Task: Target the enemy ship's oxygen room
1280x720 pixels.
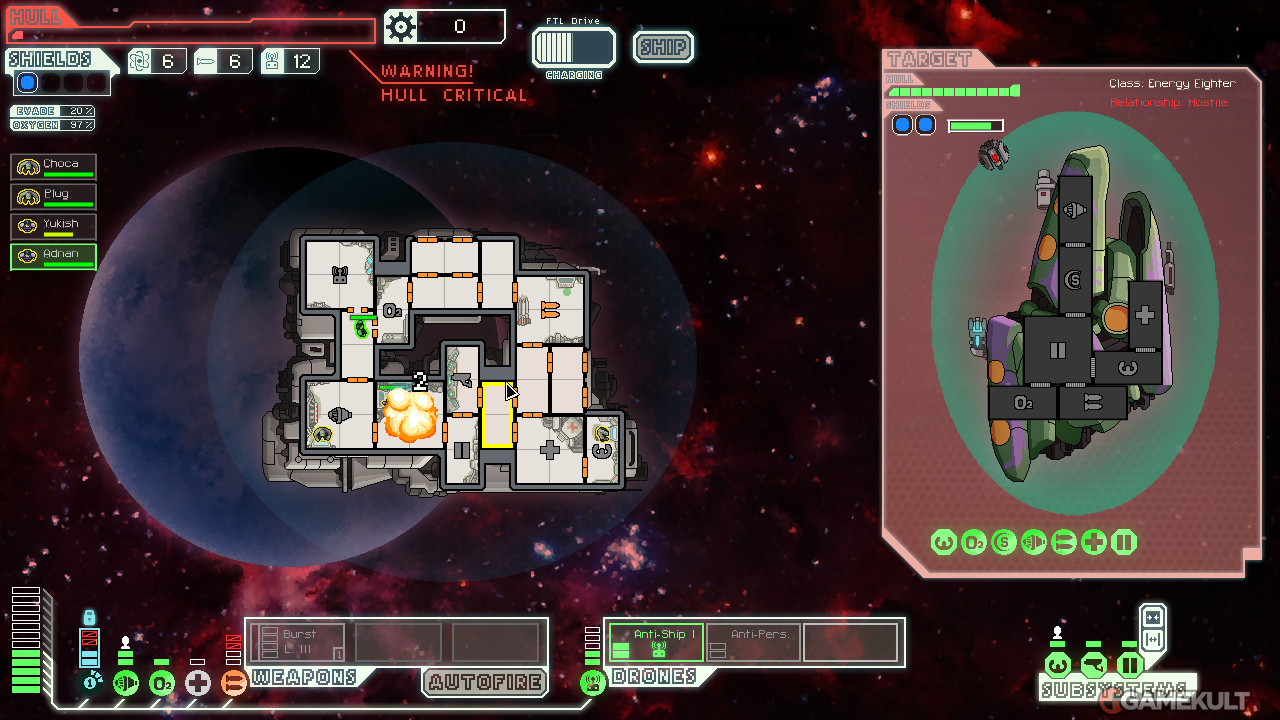Action: [1022, 403]
